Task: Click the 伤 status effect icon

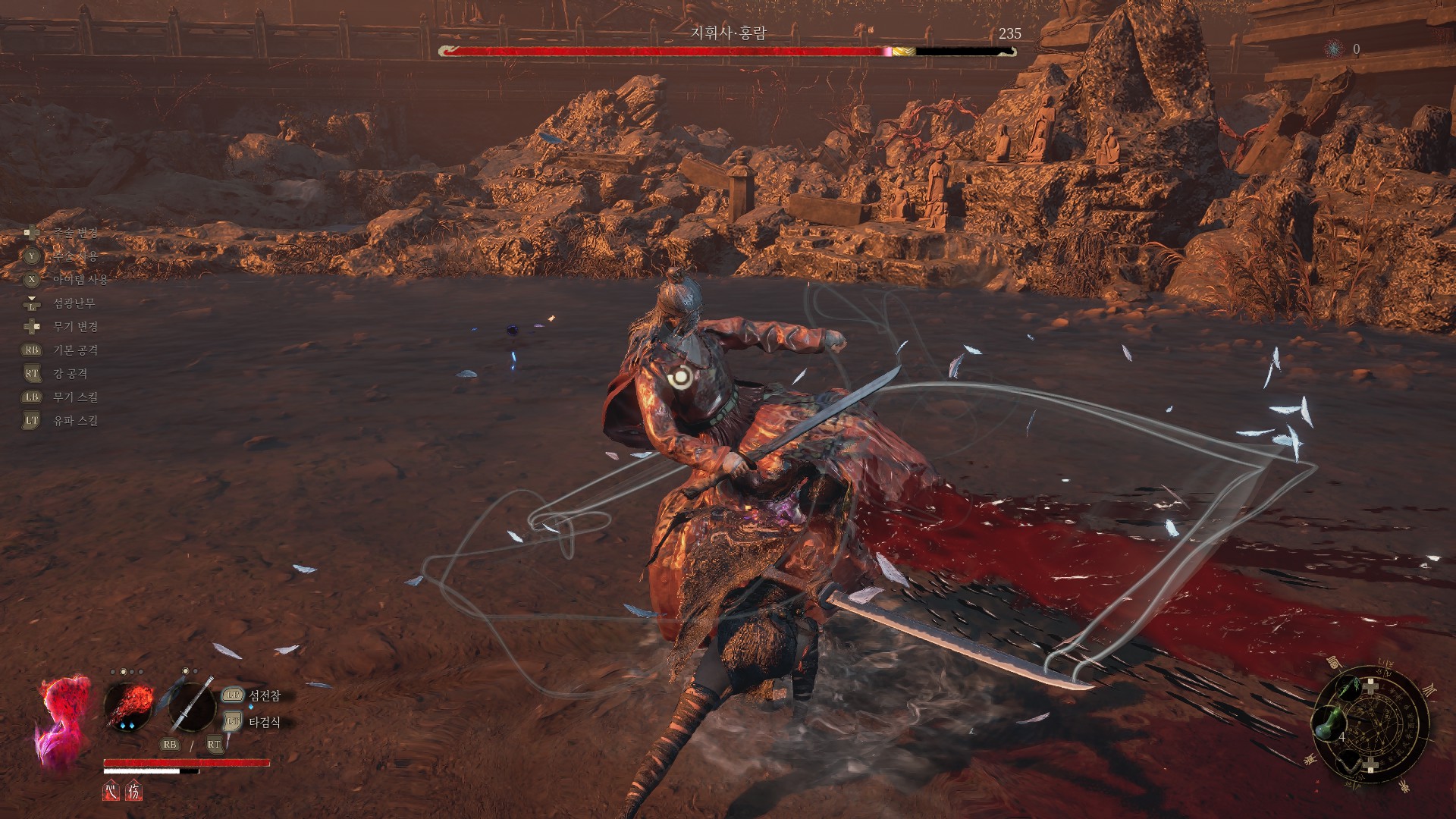Action: [x=133, y=791]
